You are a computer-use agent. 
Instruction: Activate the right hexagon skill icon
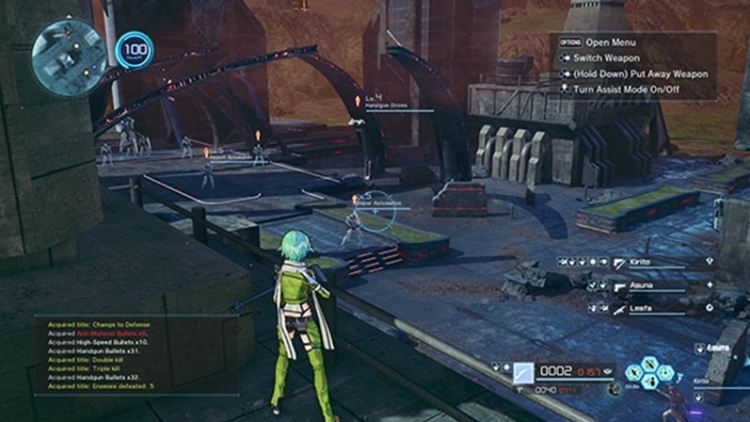666,374
